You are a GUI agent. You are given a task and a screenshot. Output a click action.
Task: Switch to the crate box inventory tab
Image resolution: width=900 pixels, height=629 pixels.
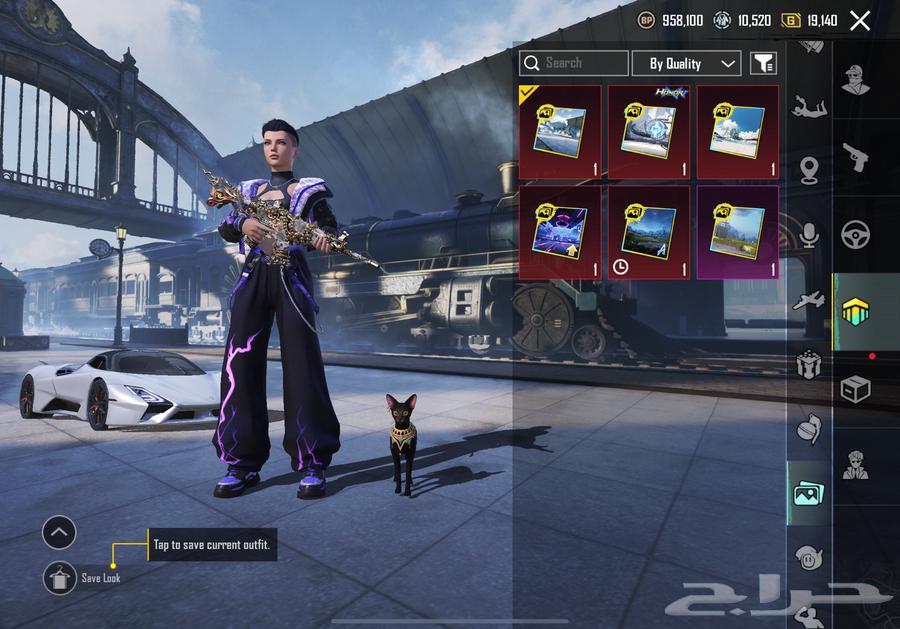[855, 389]
